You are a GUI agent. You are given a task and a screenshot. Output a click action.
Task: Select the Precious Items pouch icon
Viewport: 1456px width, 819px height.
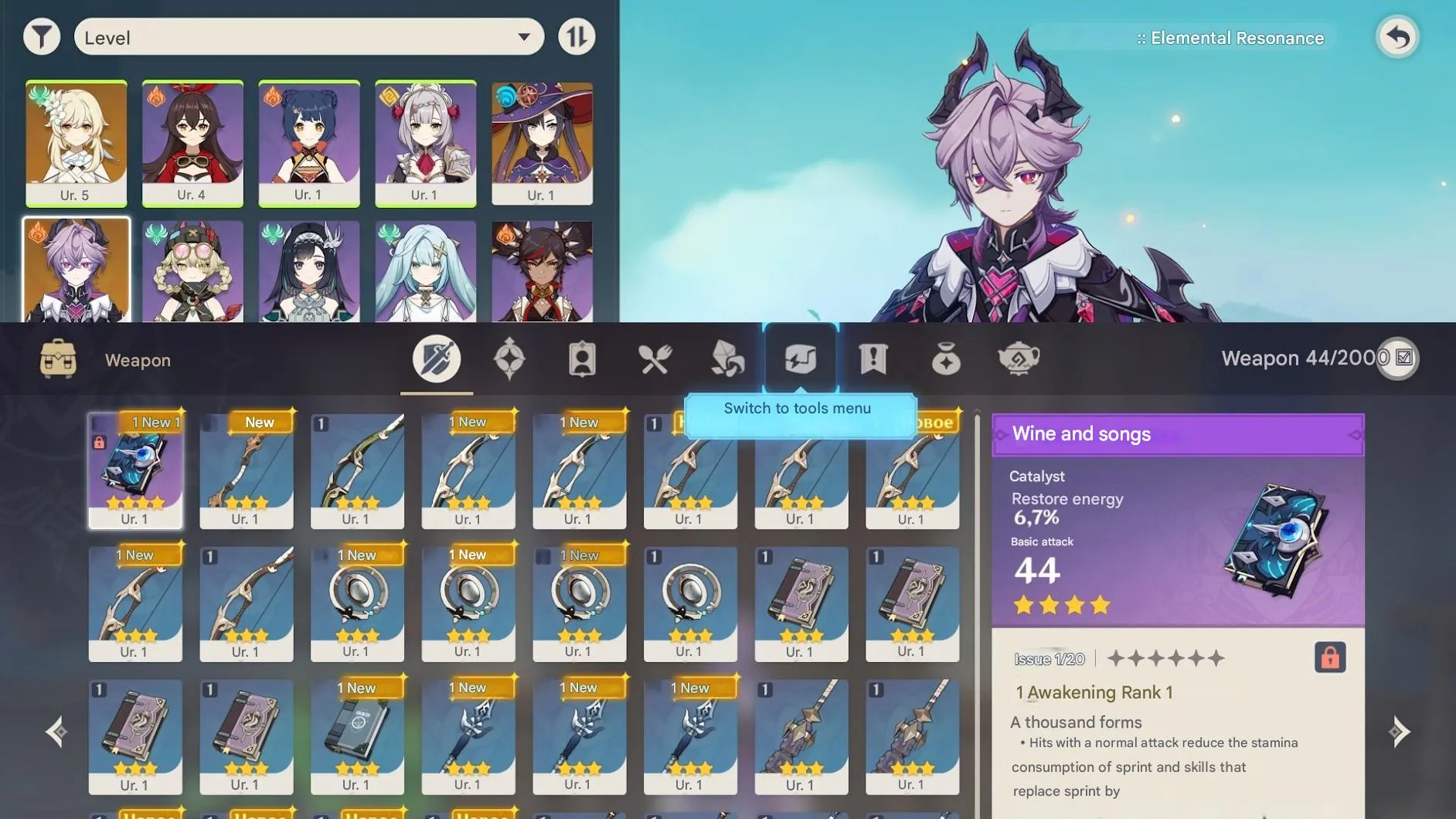point(945,357)
